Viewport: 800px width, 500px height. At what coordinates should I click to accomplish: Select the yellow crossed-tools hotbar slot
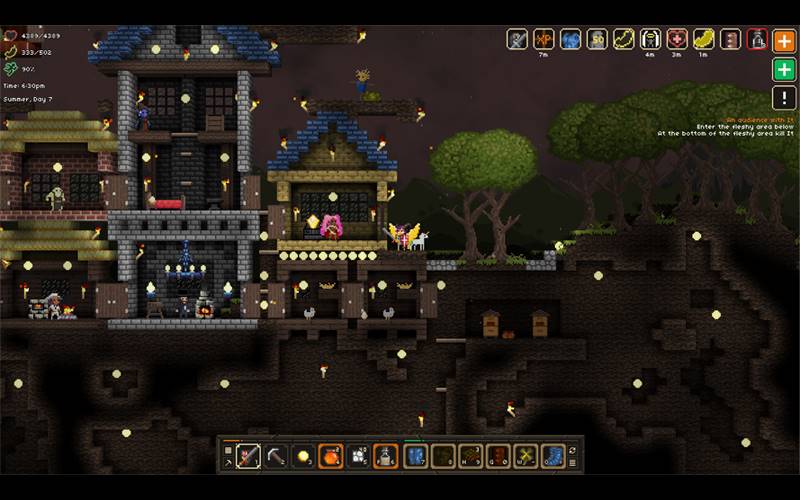(x=525, y=456)
